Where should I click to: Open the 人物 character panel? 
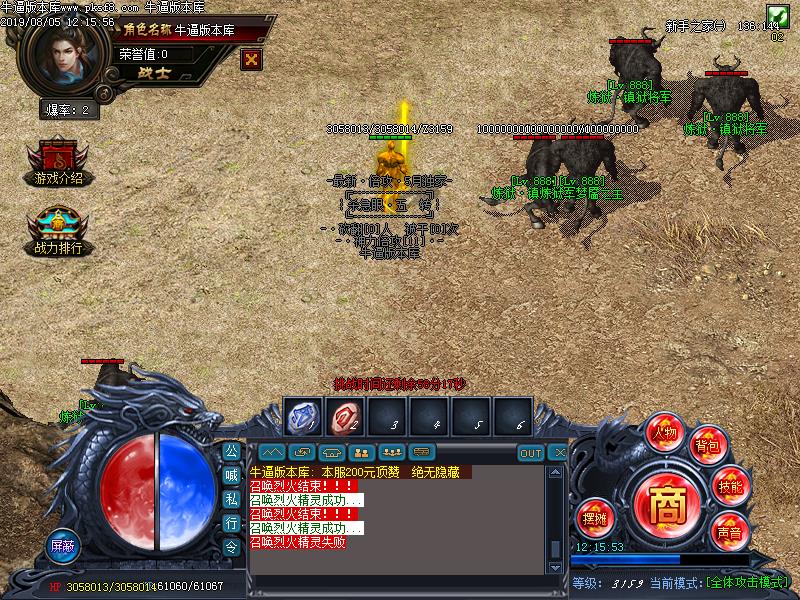coord(664,431)
